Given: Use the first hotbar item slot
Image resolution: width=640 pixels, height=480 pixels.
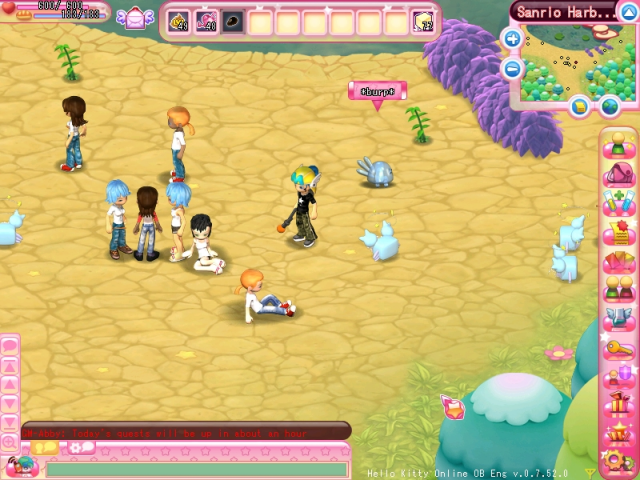Looking at the screenshot, I should point(178,21).
